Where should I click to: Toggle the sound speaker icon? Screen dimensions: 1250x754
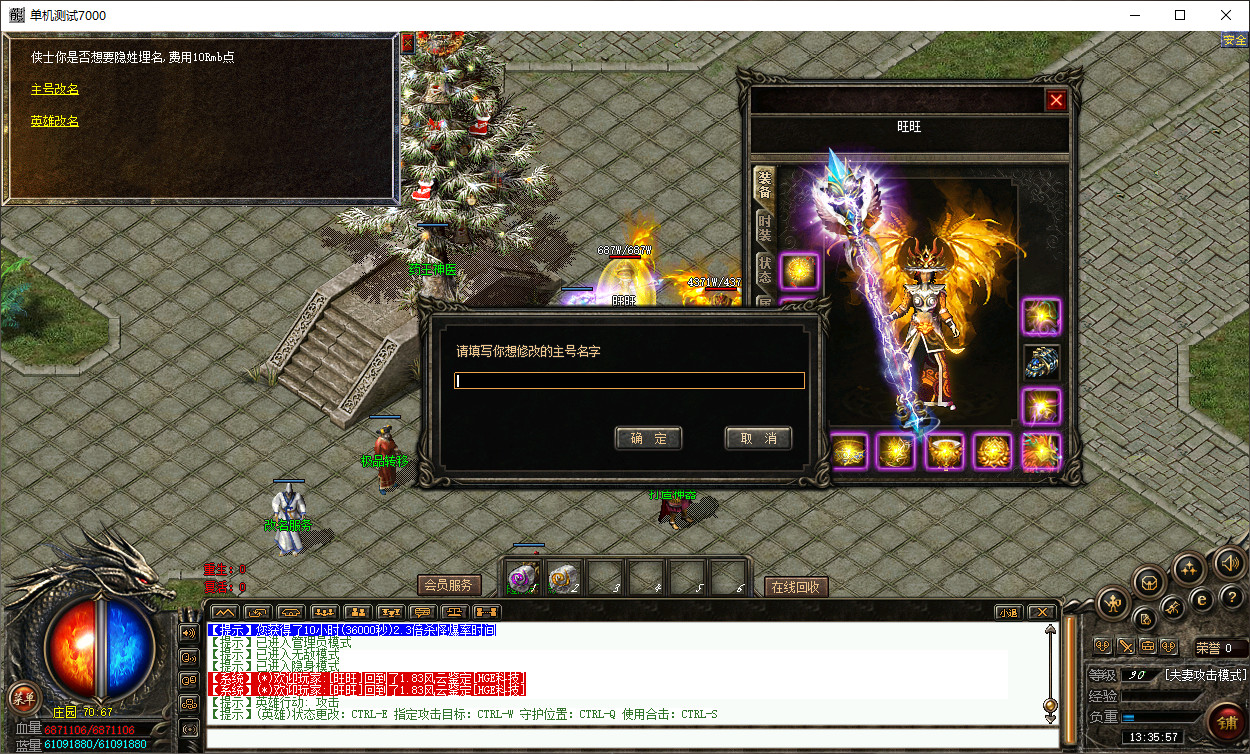[x=1229, y=564]
